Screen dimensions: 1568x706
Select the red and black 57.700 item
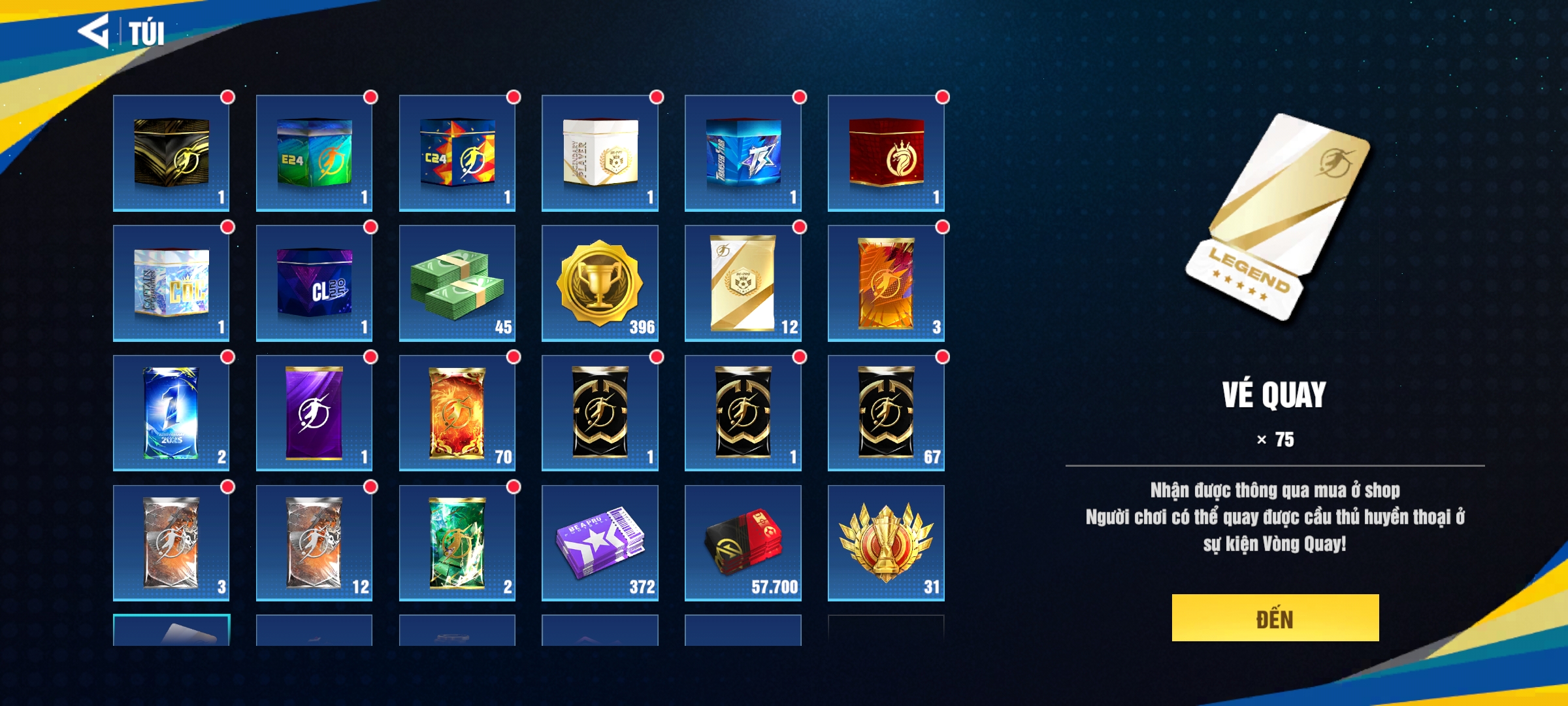click(x=743, y=543)
